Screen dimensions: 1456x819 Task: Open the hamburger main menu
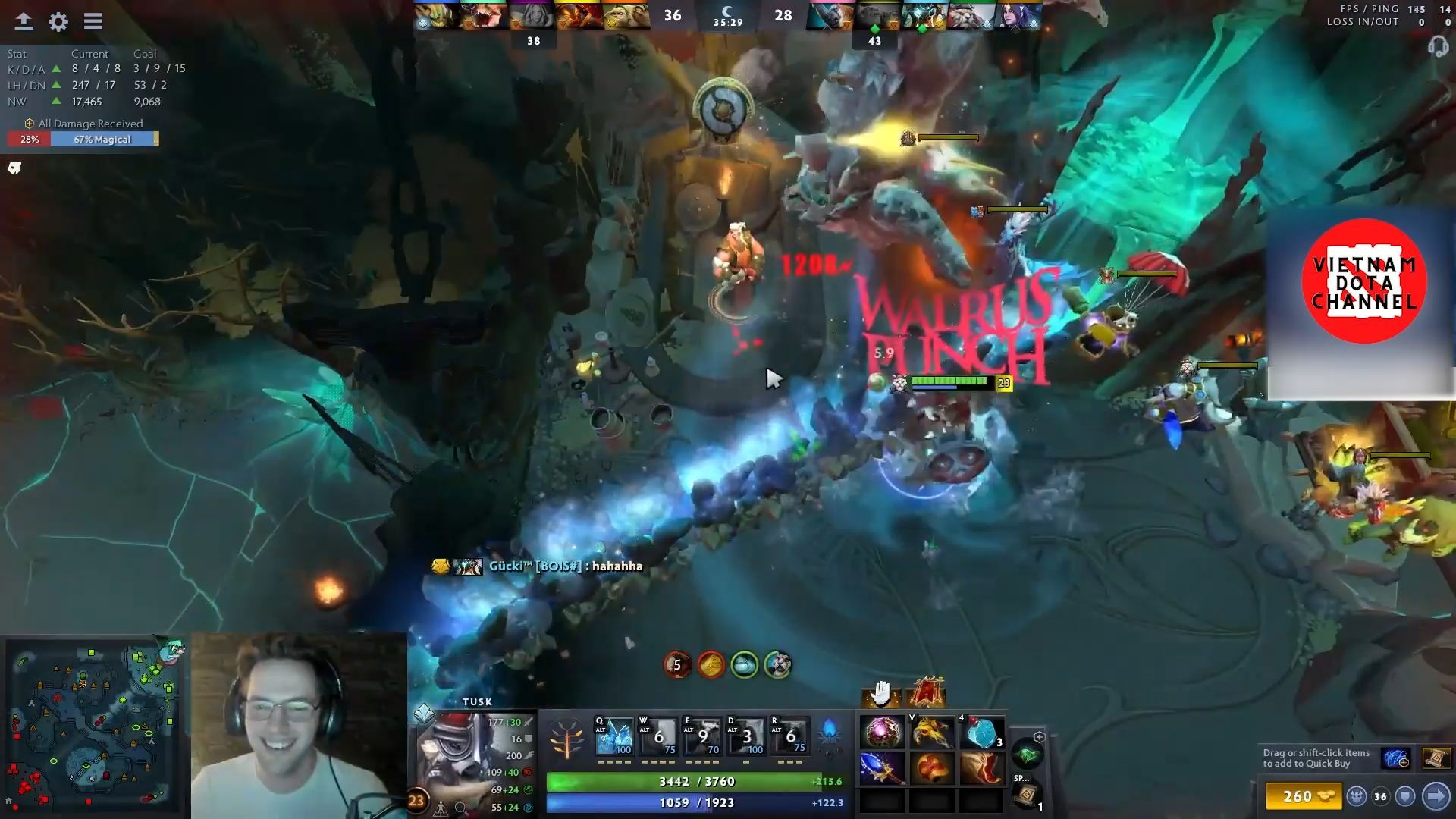93,21
